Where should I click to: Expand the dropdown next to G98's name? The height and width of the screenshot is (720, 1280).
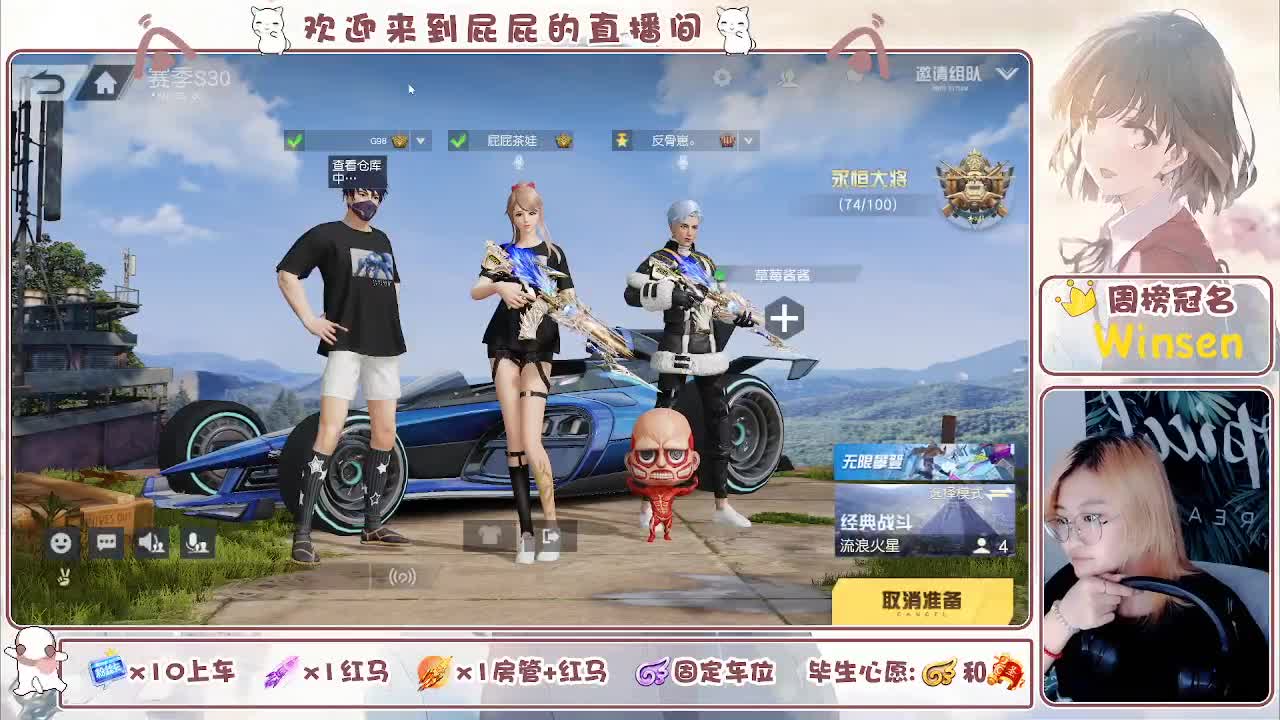pos(419,141)
